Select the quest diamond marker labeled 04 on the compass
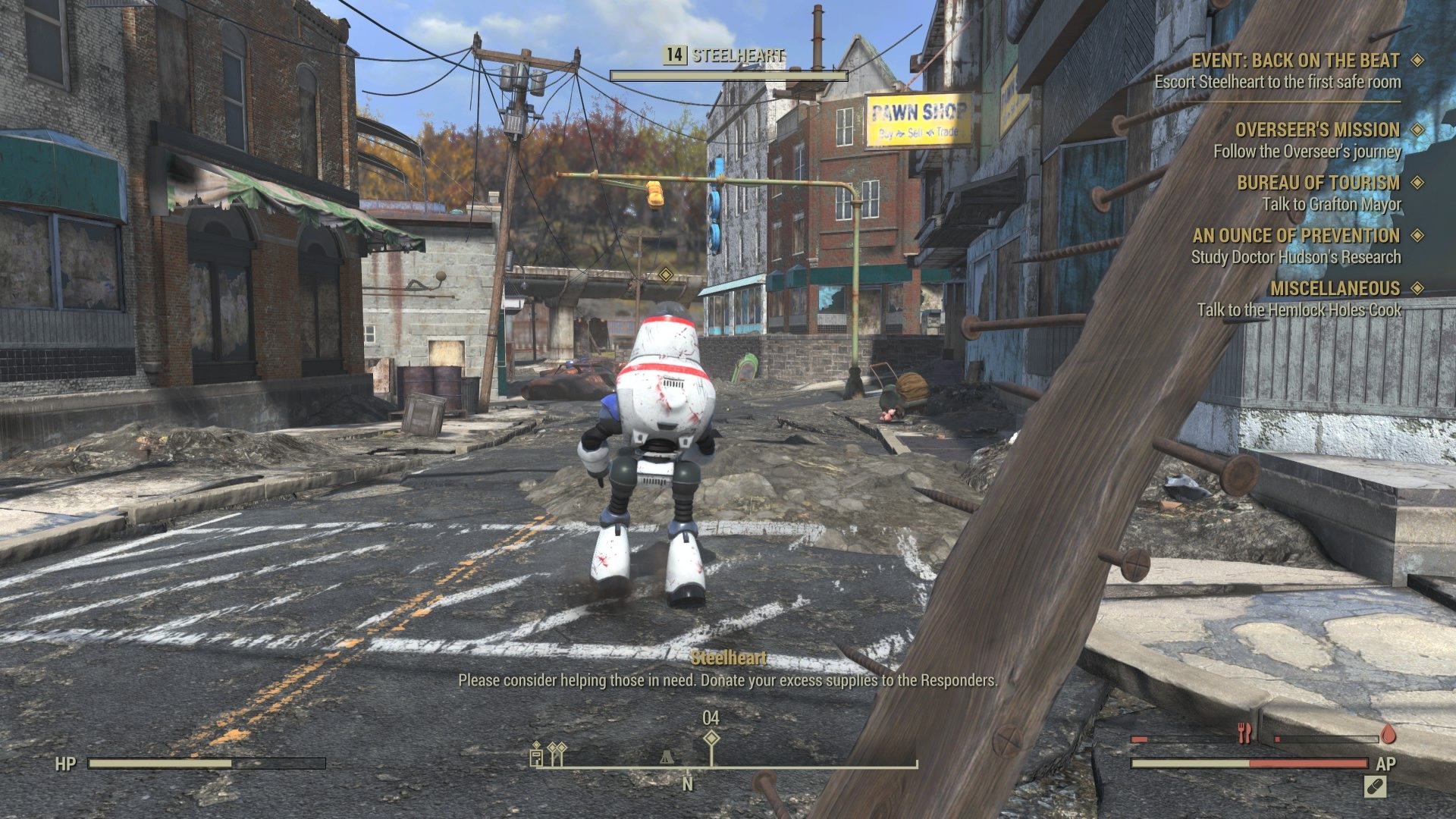Image resolution: width=1456 pixels, height=819 pixels. pos(712,739)
